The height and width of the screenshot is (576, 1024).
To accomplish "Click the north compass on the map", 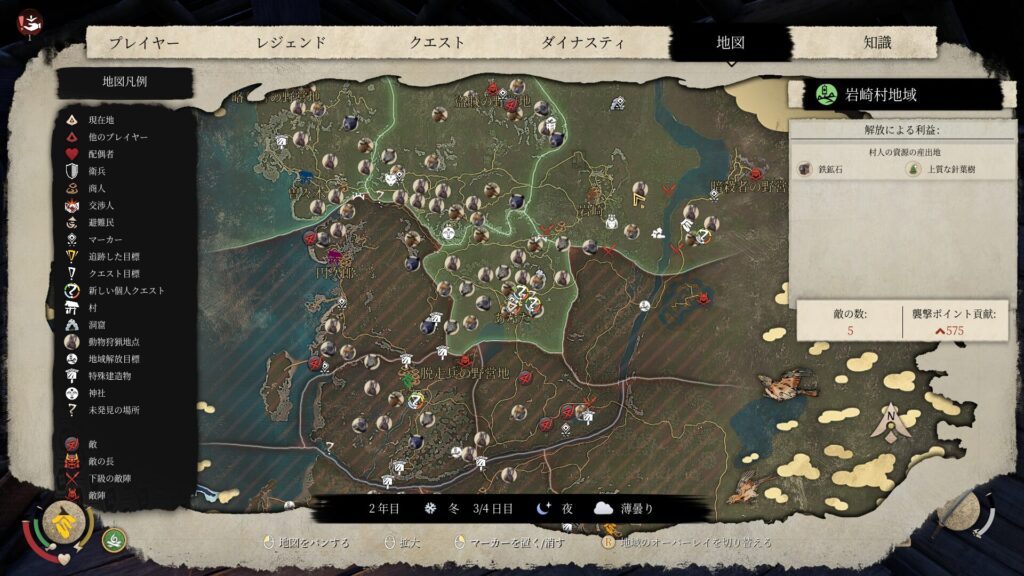I will click(x=889, y=421).
